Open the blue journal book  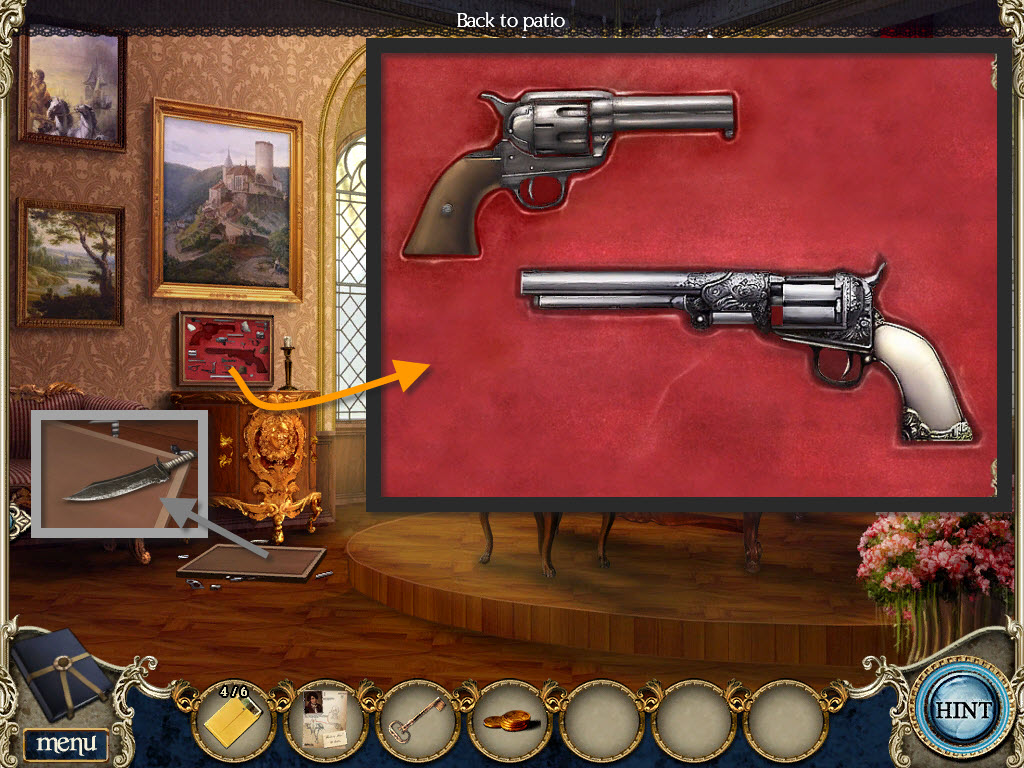point(62,678)
